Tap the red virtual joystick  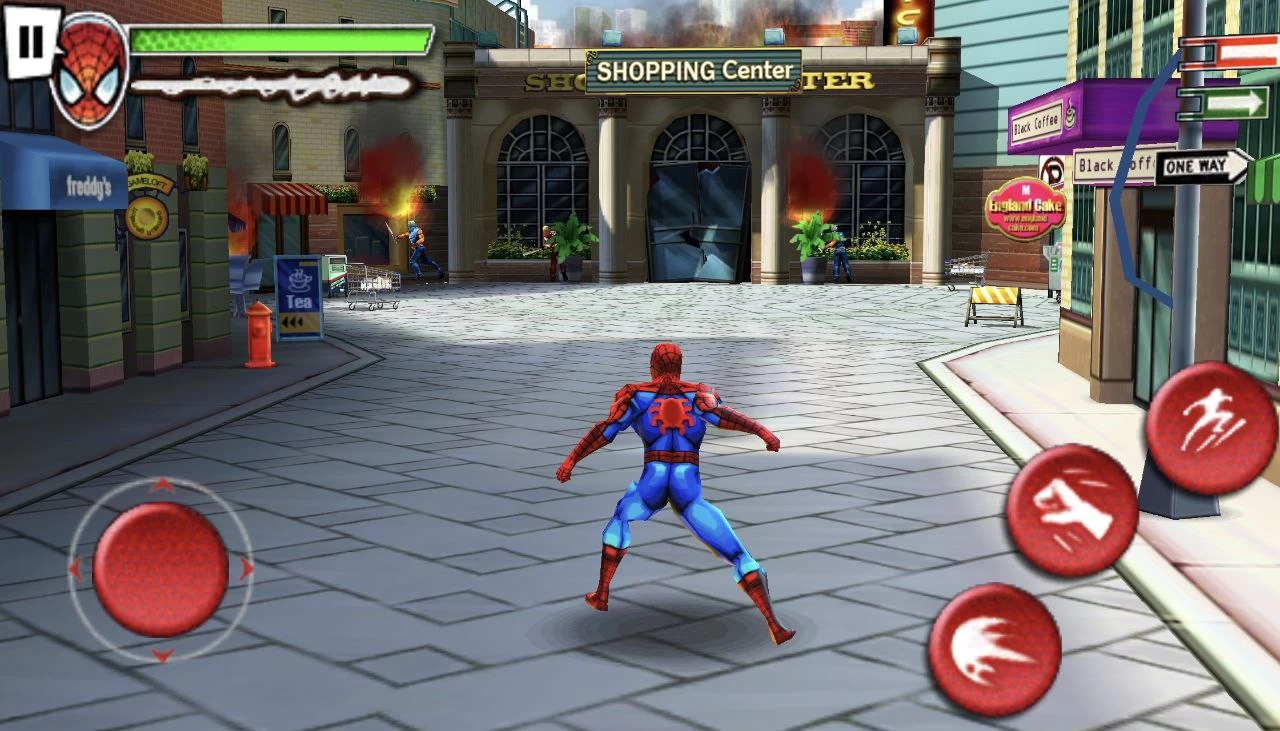point(160,569)
